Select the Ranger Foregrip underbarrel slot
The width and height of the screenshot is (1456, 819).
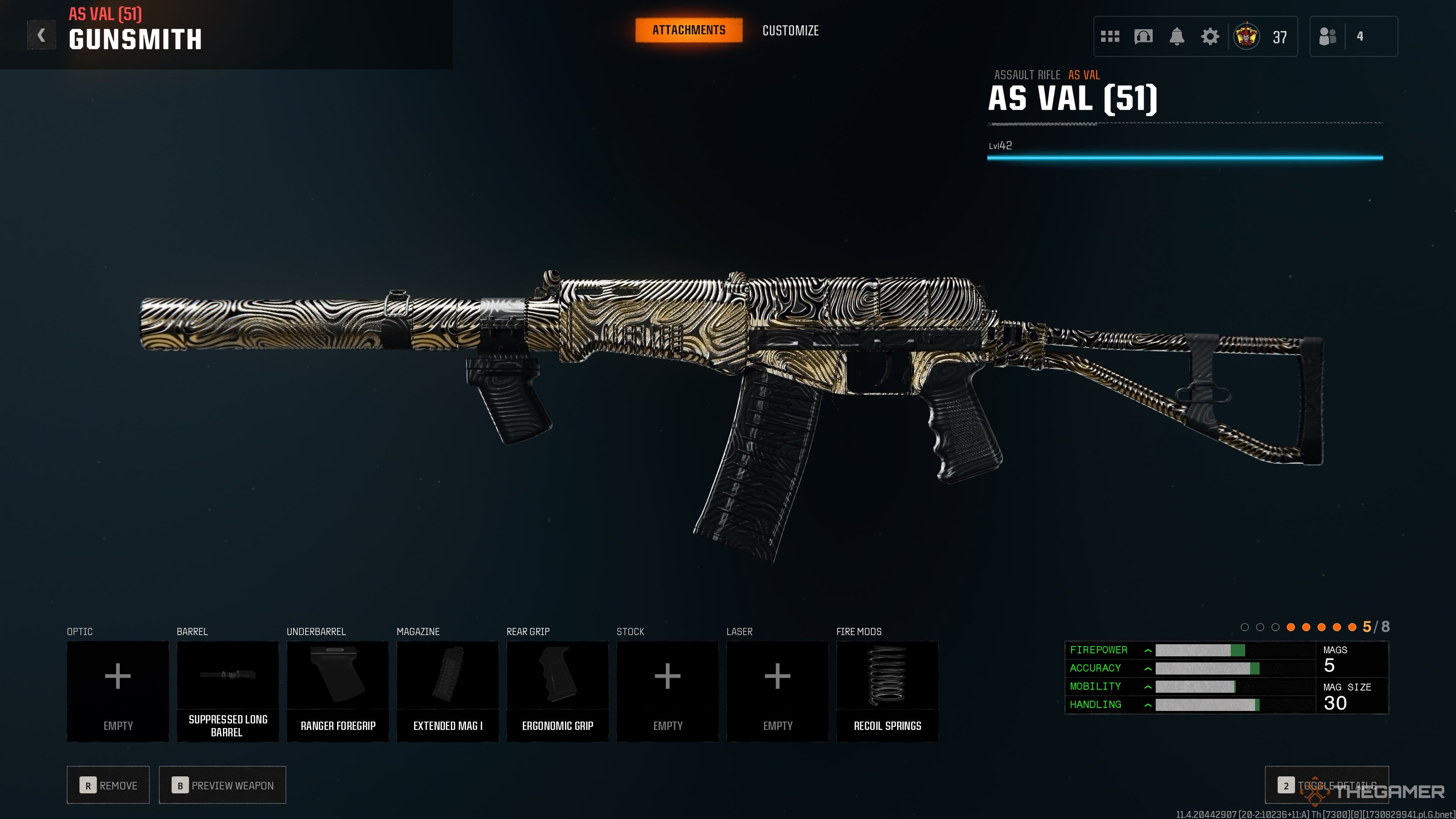point(337,691)
